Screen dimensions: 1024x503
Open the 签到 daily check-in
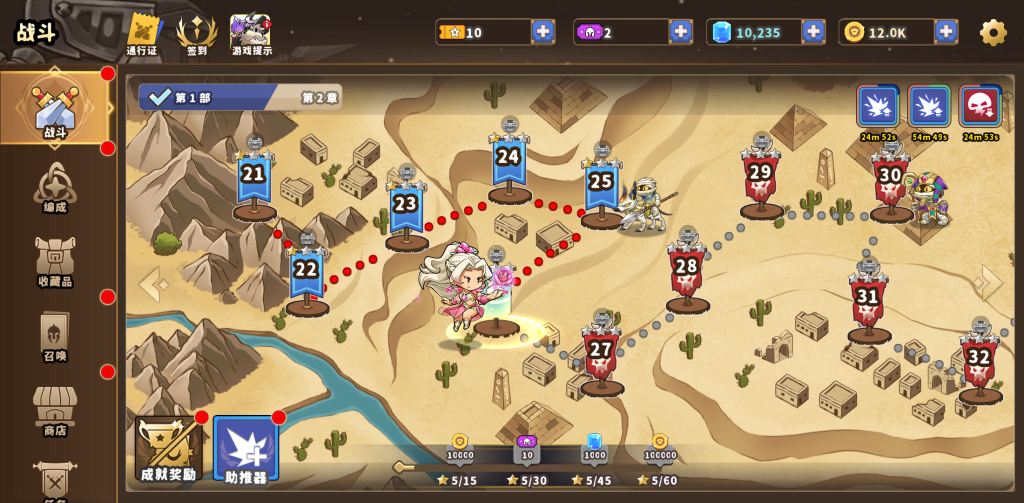[196, 33]
